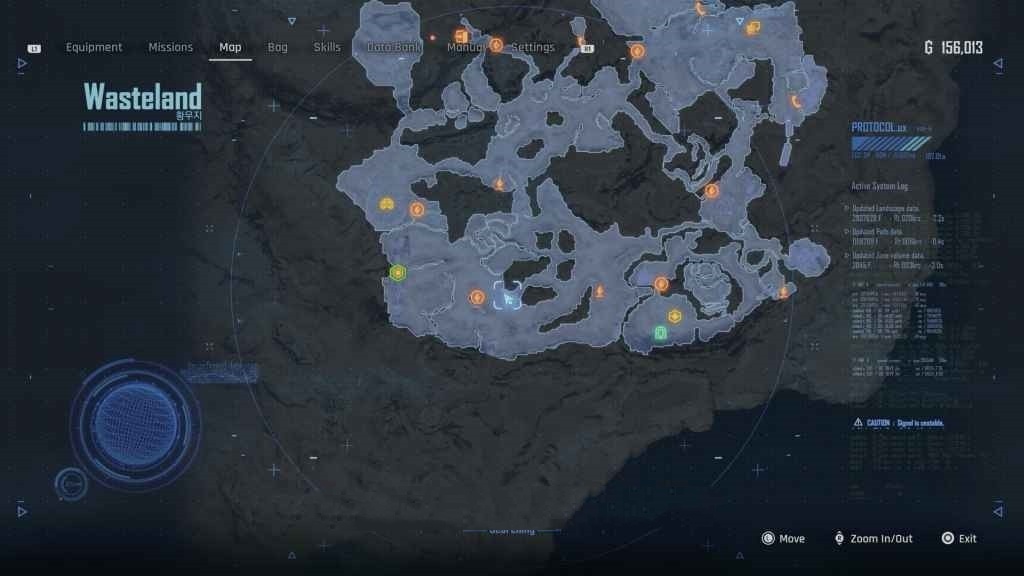Open the Bag tab
Image resolution: width=1024 pixels, height=576 pixels.
pyautogui.click(x=277, y=47)
